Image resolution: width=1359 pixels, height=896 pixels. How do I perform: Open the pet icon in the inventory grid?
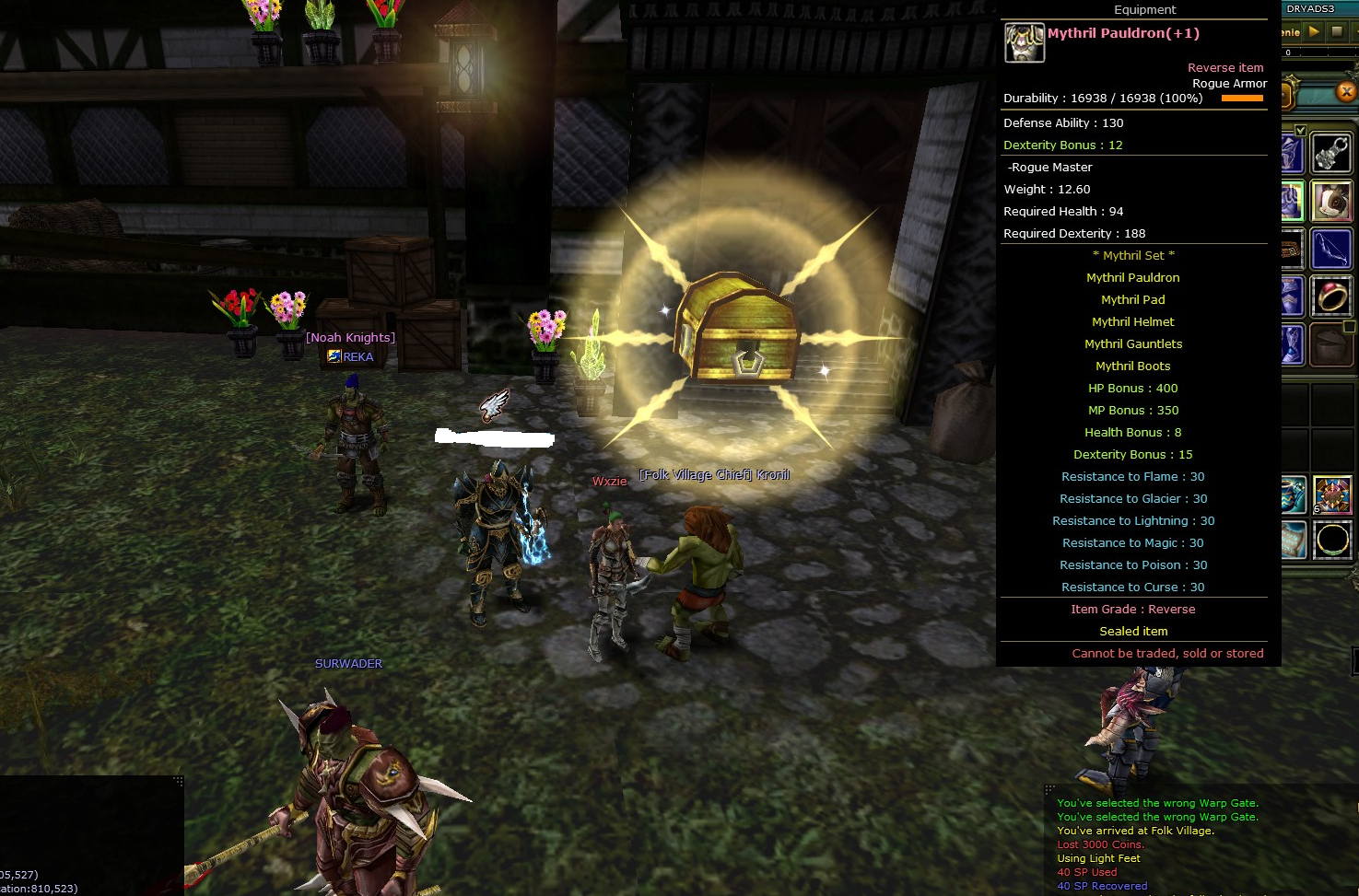1330,200
